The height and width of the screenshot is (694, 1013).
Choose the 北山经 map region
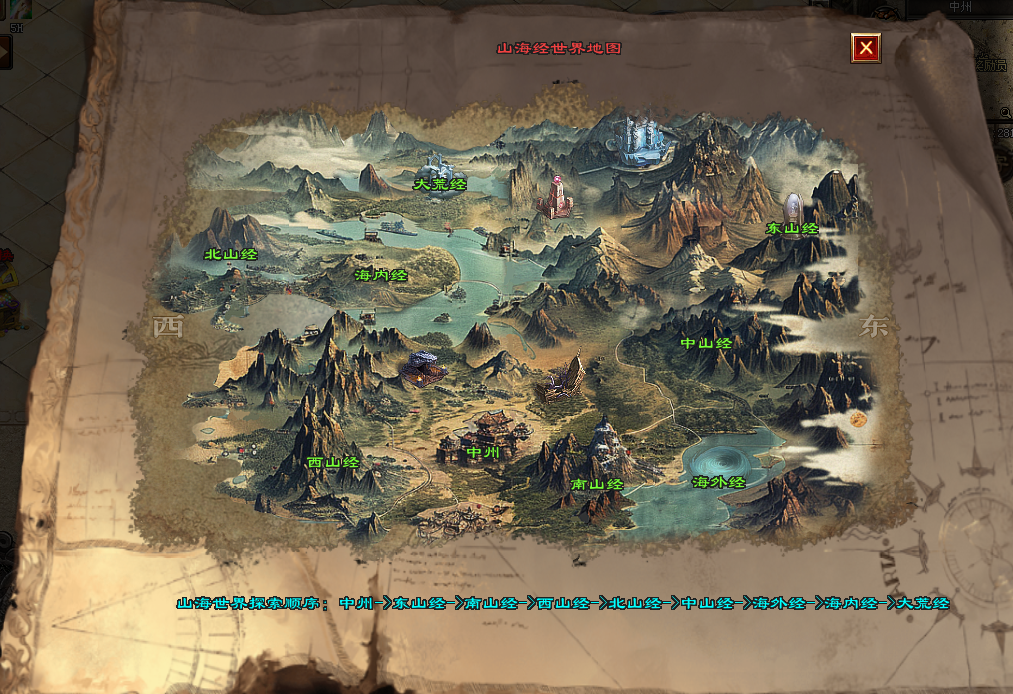click(x=231, y=254)
